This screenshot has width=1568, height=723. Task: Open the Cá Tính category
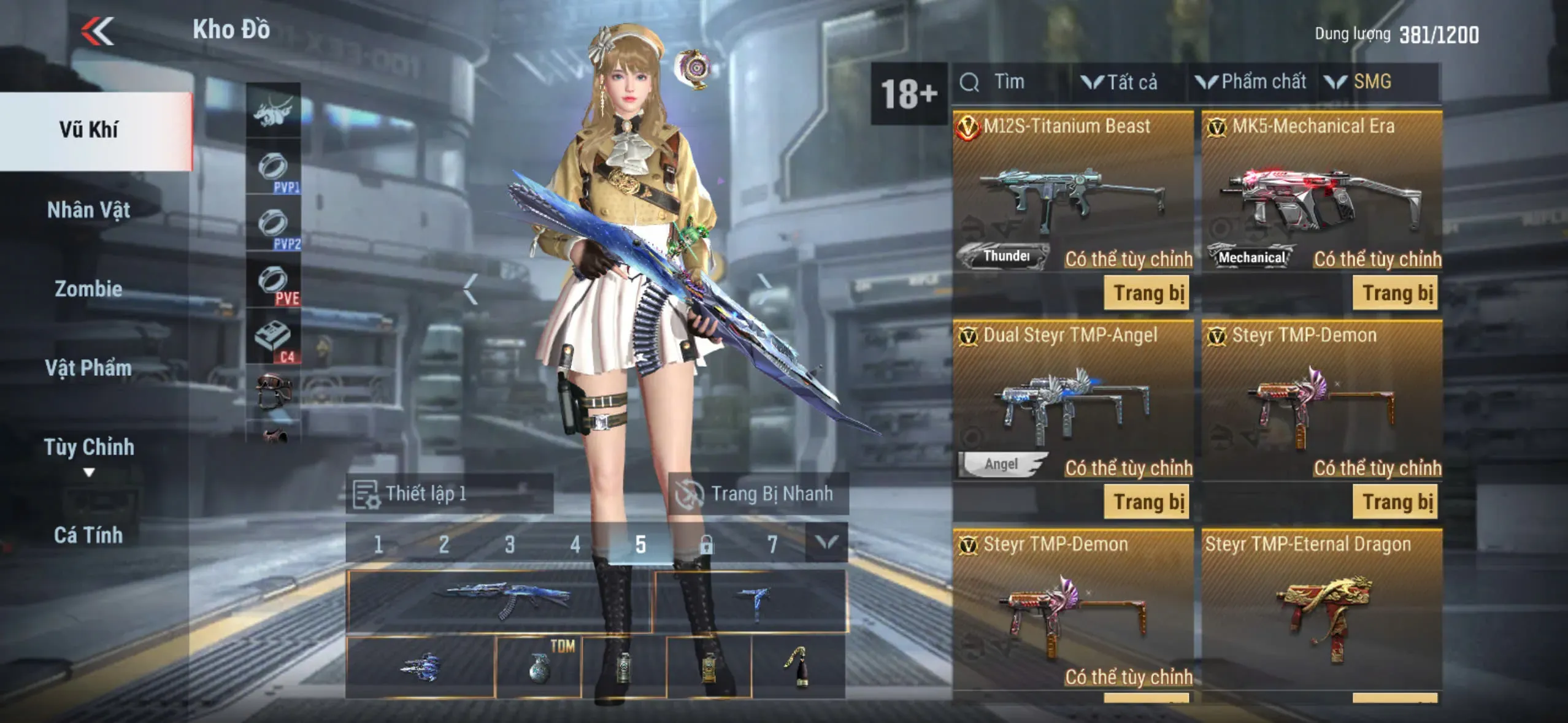coord(89,535)
